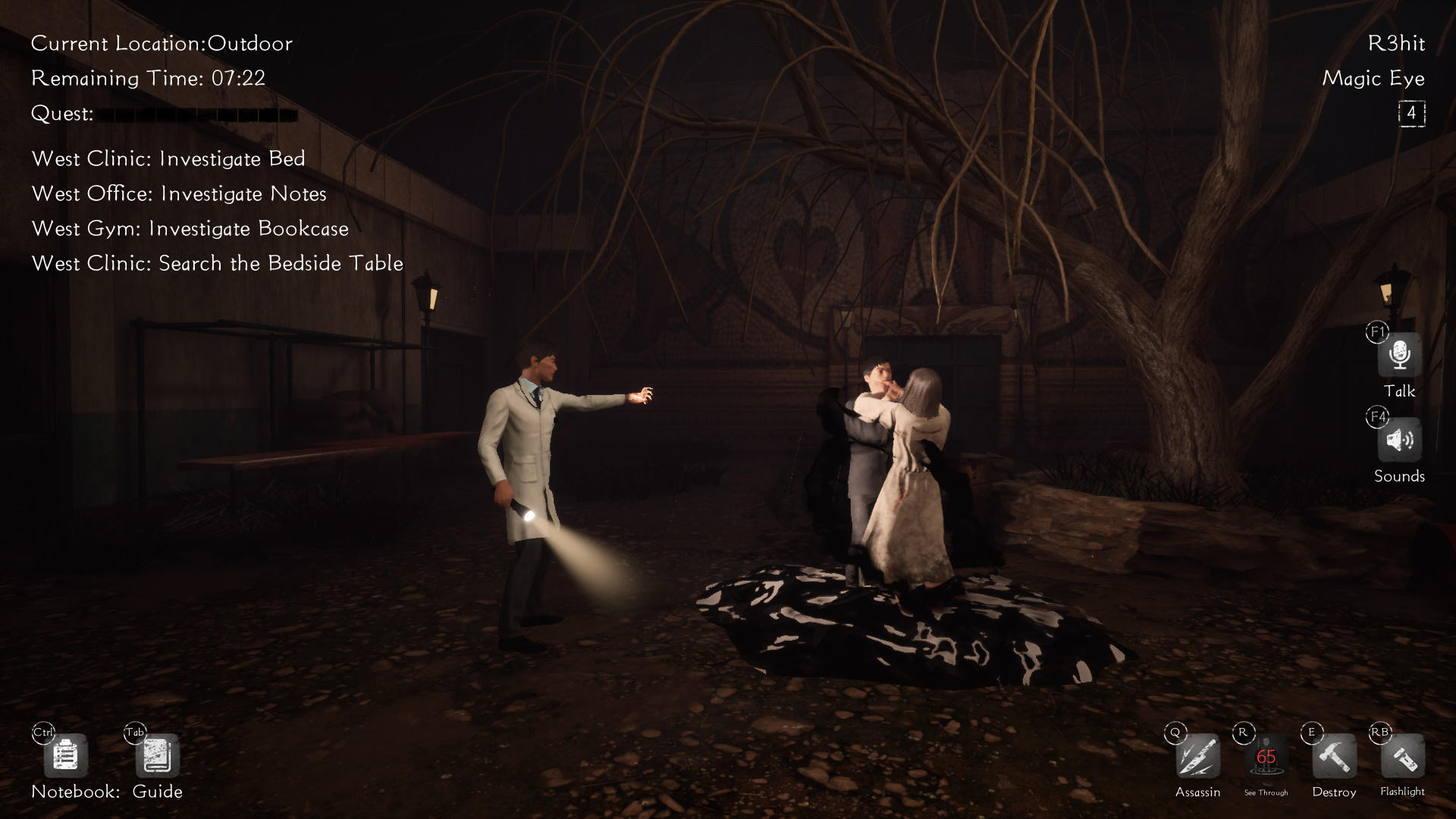
Task: Toggle the Flashlight icon
Action: point(1402,757)
